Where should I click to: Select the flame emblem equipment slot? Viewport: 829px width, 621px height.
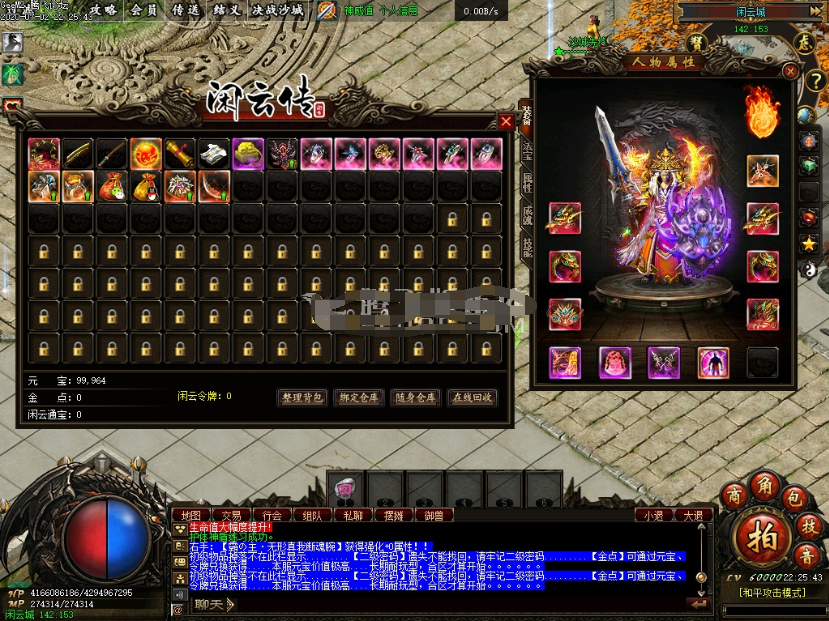[763, 113]
